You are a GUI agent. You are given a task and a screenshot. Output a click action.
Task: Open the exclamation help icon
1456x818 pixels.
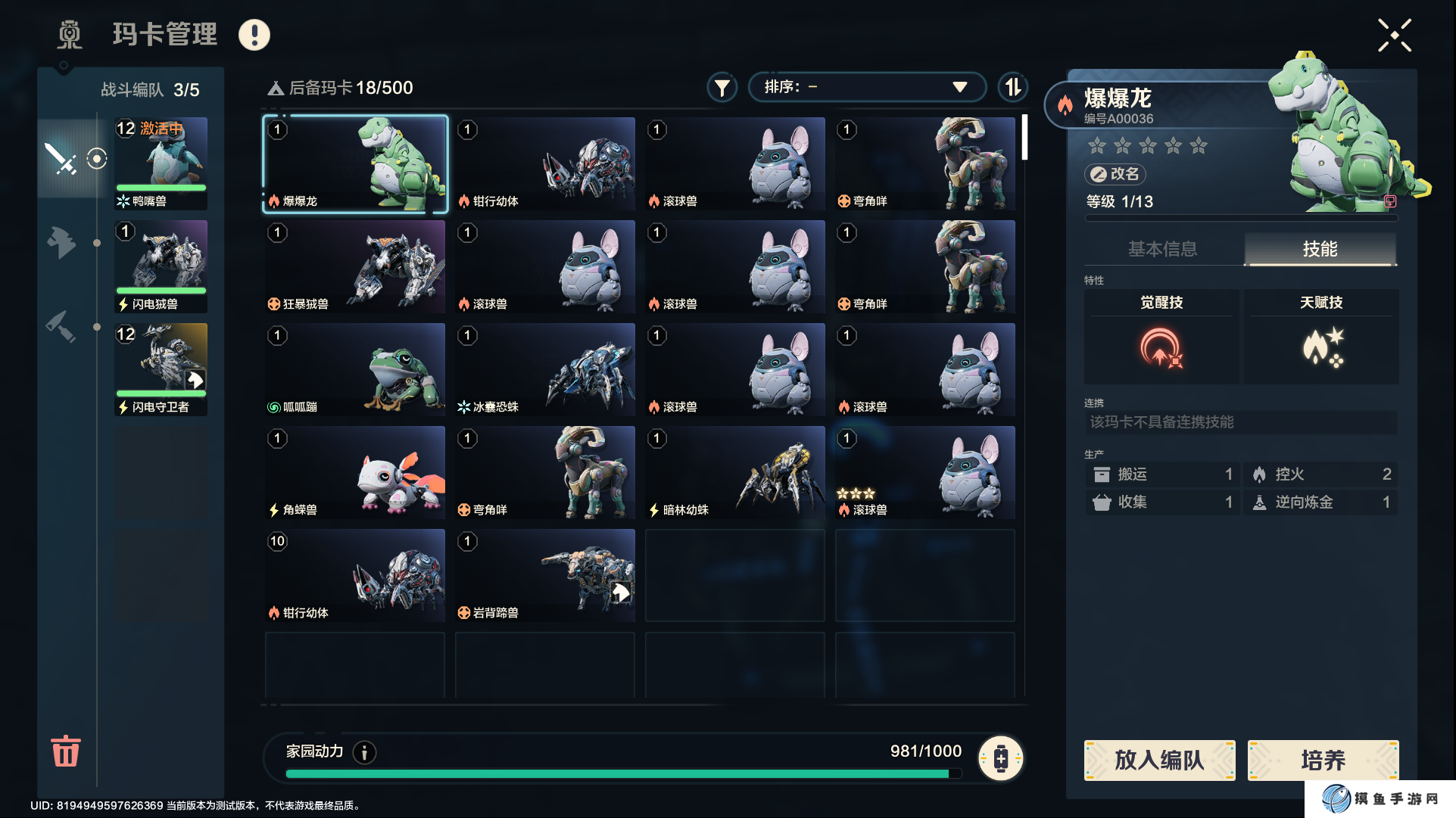254,35
